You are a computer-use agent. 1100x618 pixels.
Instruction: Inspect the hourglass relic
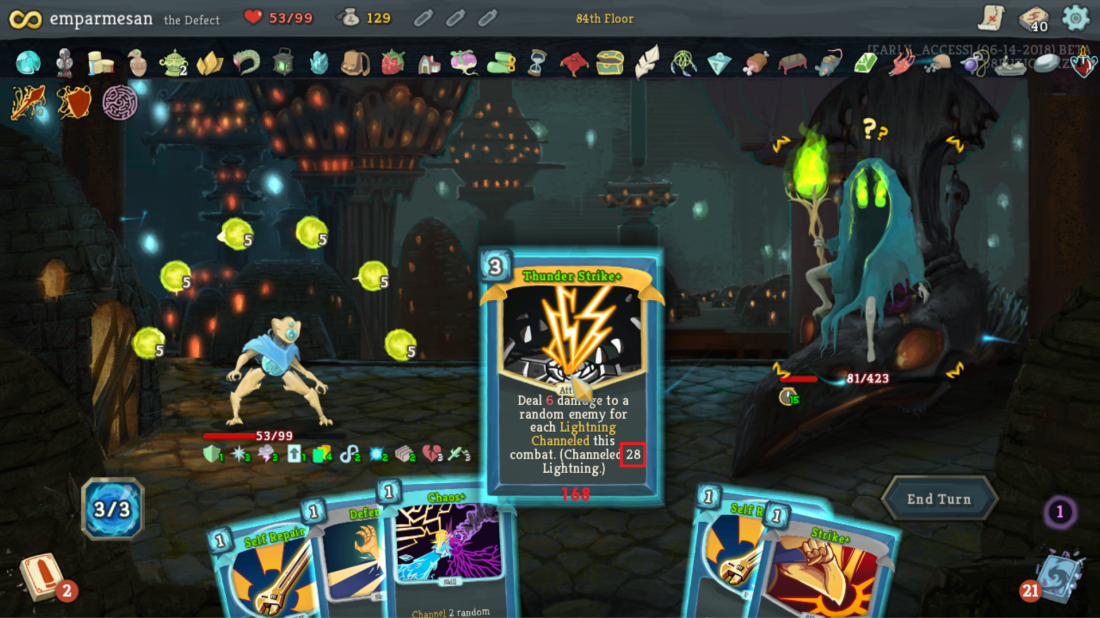(538, 63)
